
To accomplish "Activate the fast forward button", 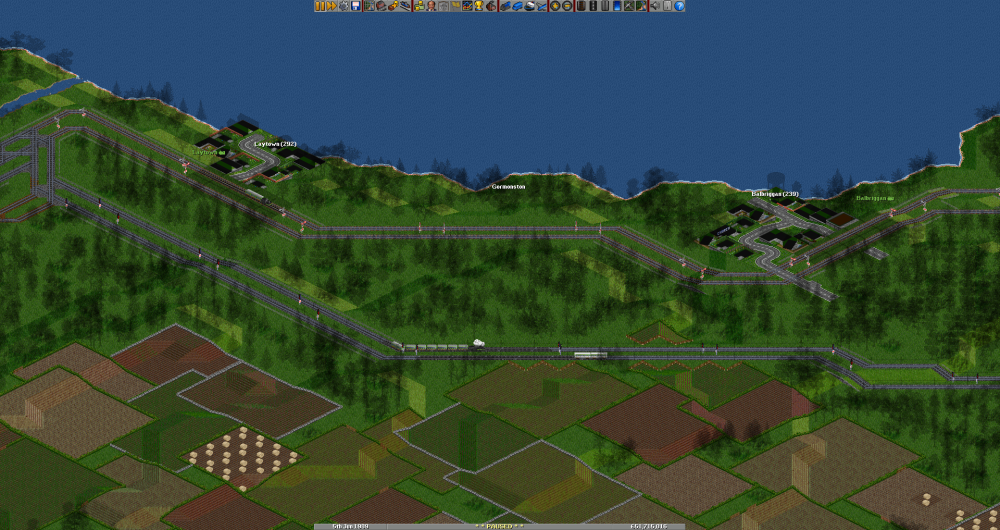I will pos(331,6).
